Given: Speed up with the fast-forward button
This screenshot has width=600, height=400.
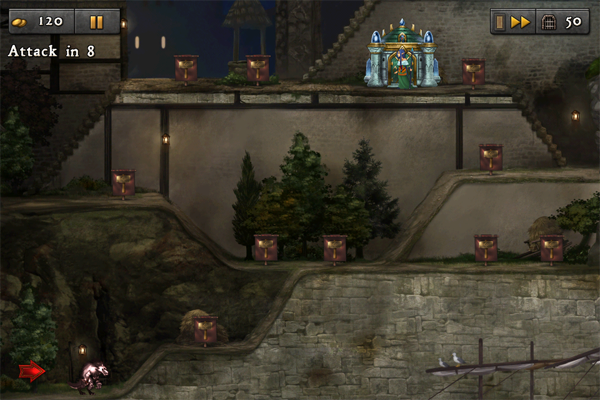Looking at the screenshot, I should click(521, 21).
